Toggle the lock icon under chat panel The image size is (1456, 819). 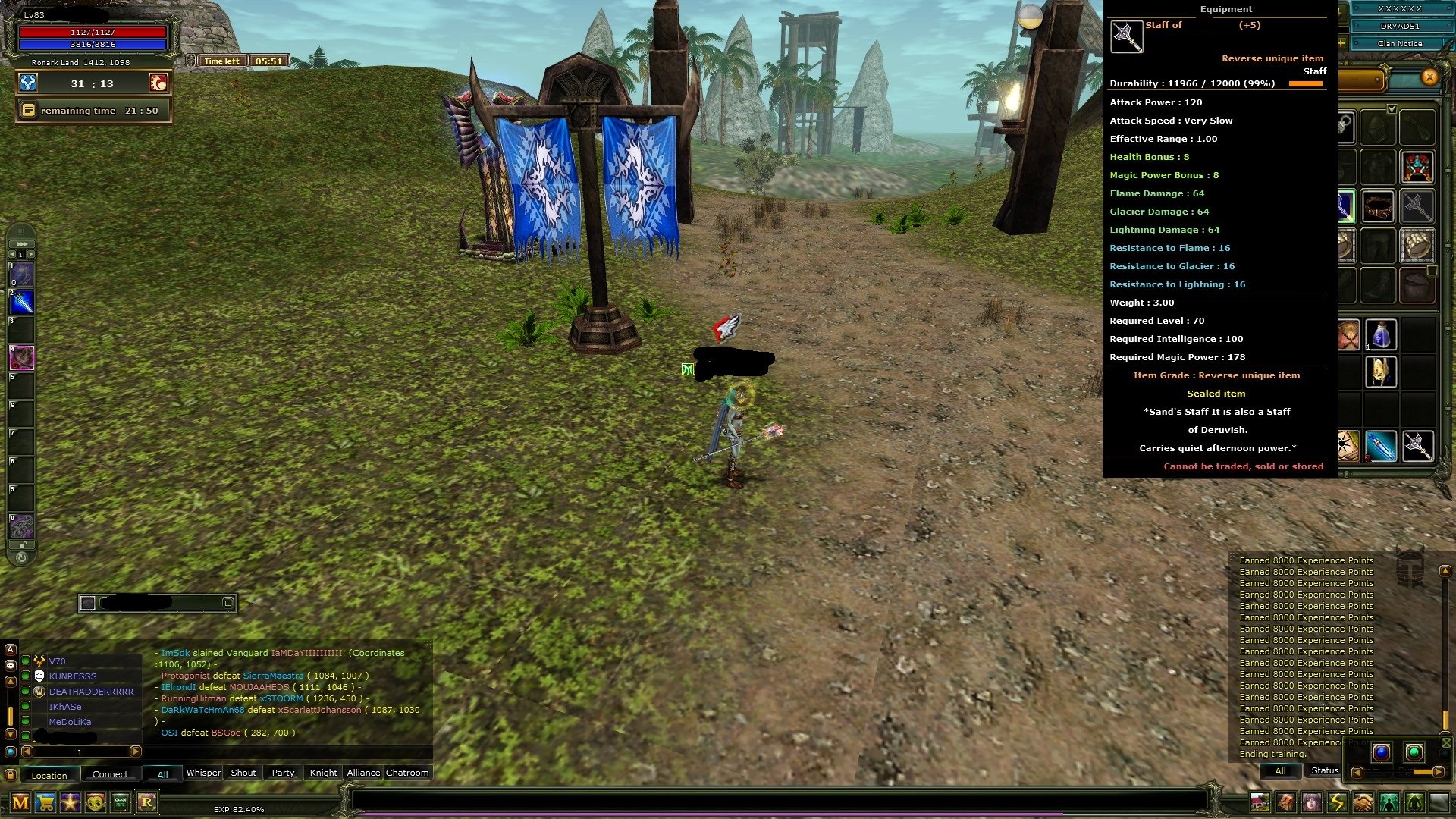[x=10, y=774]
